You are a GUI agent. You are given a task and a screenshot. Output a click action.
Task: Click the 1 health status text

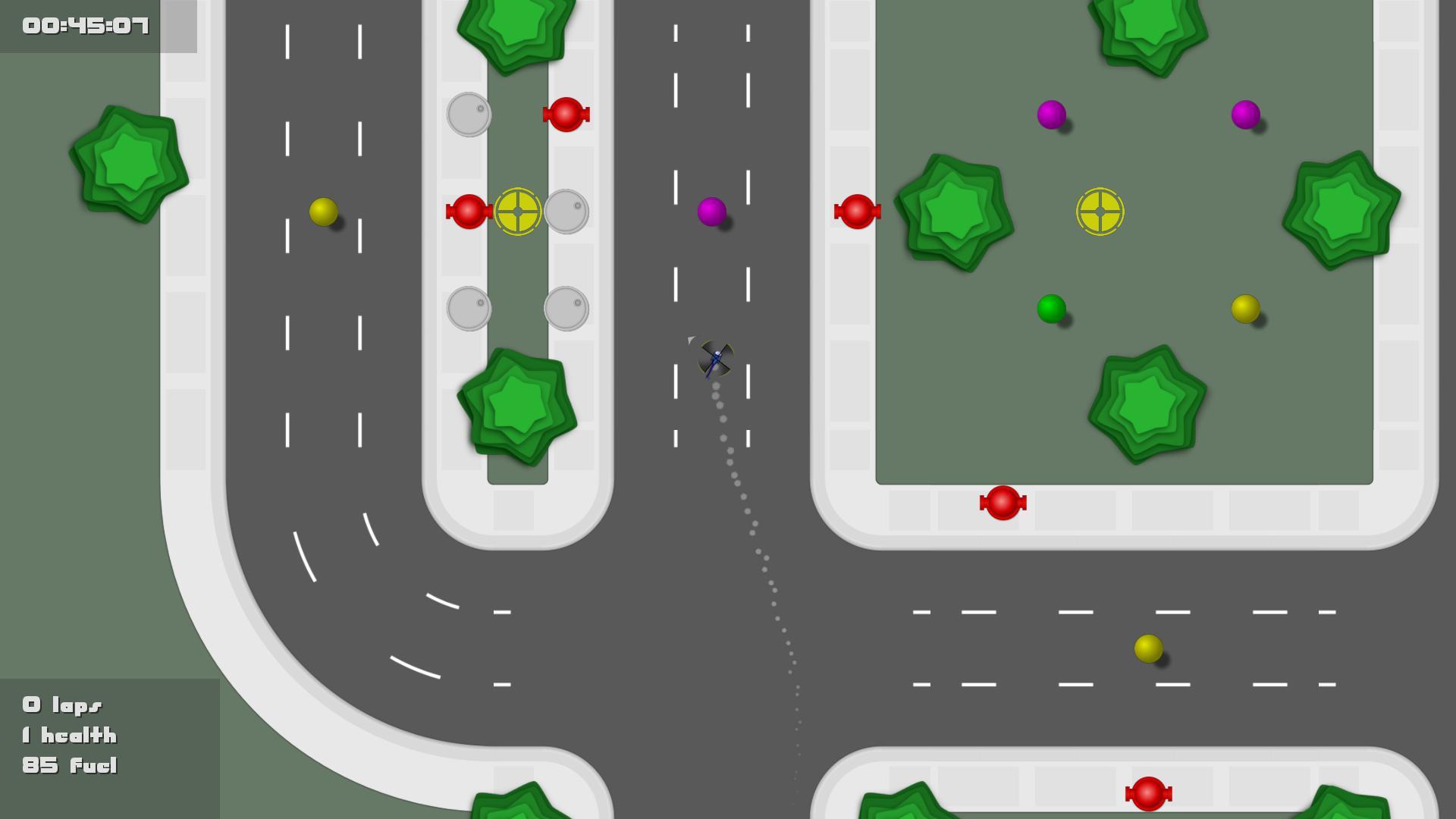click(x=68, y=736)
